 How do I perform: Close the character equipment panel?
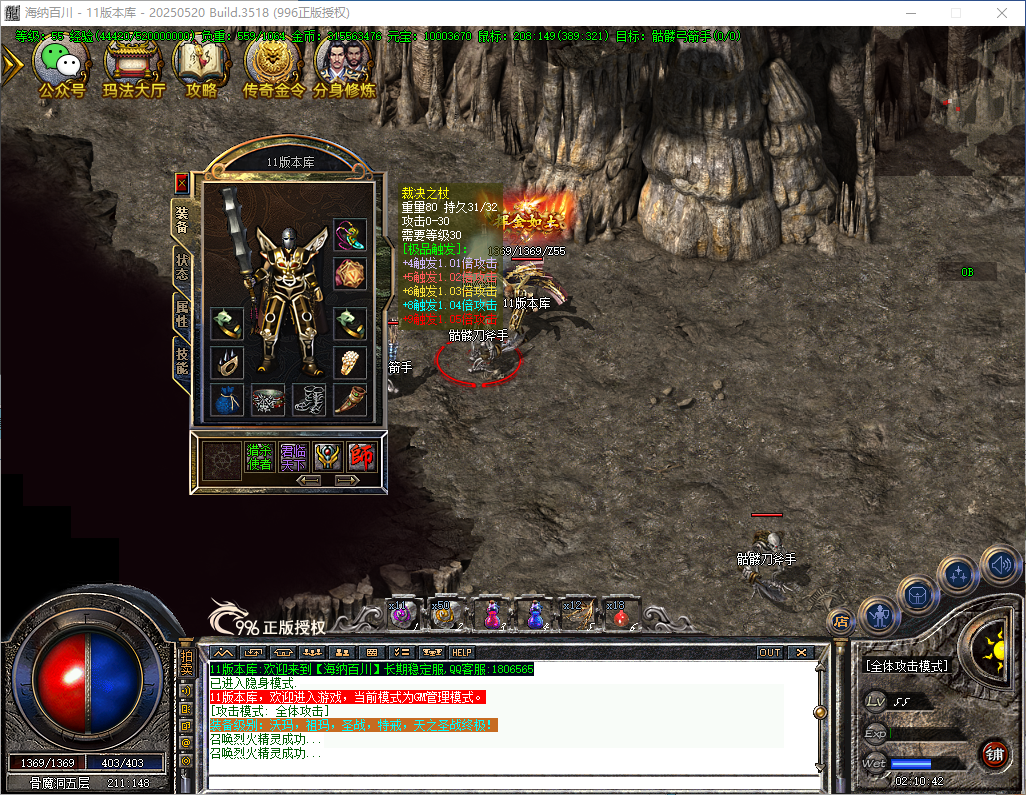181,183
